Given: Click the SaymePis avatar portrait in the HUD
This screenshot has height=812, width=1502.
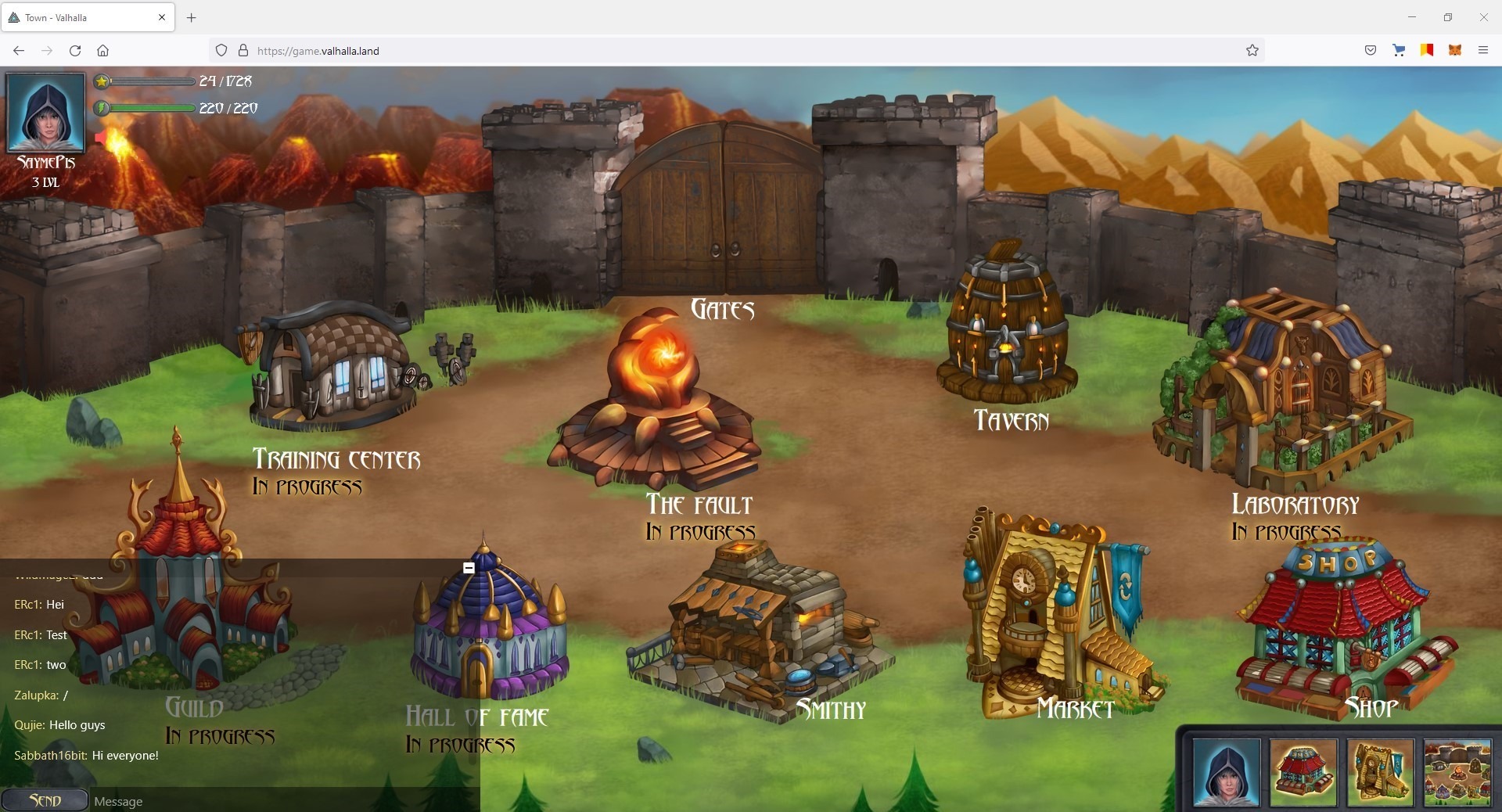Looking at the screenshot, I should [x=46, y=113].
